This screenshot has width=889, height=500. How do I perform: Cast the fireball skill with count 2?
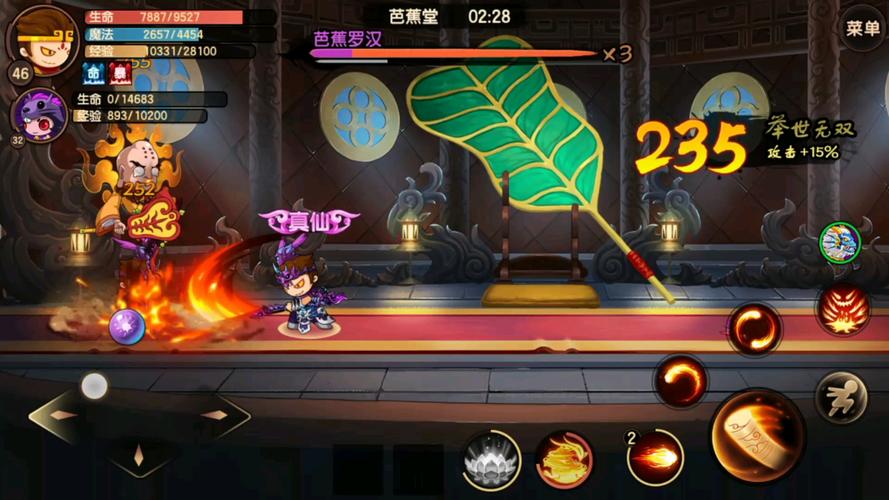pos(655,458)
